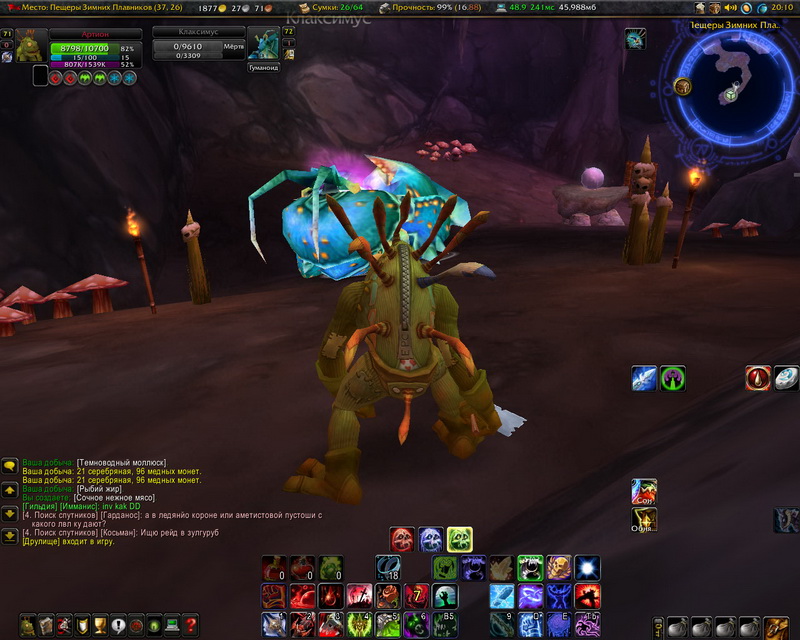The width and height of the screenshot is (800, 640).
Task: Activate the blue skull presence icon
Action: [x=431, y=540]
